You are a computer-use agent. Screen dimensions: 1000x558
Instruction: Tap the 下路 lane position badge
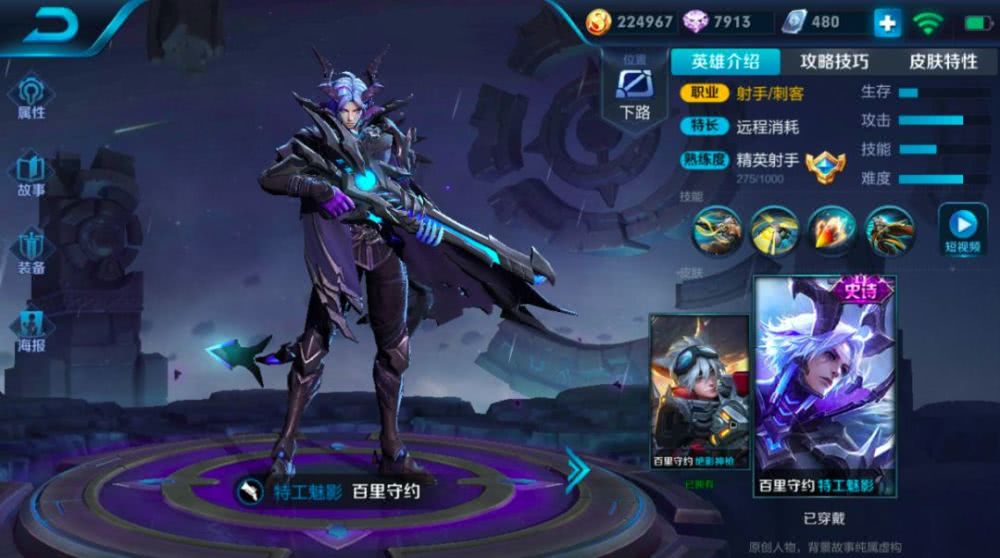634,90
